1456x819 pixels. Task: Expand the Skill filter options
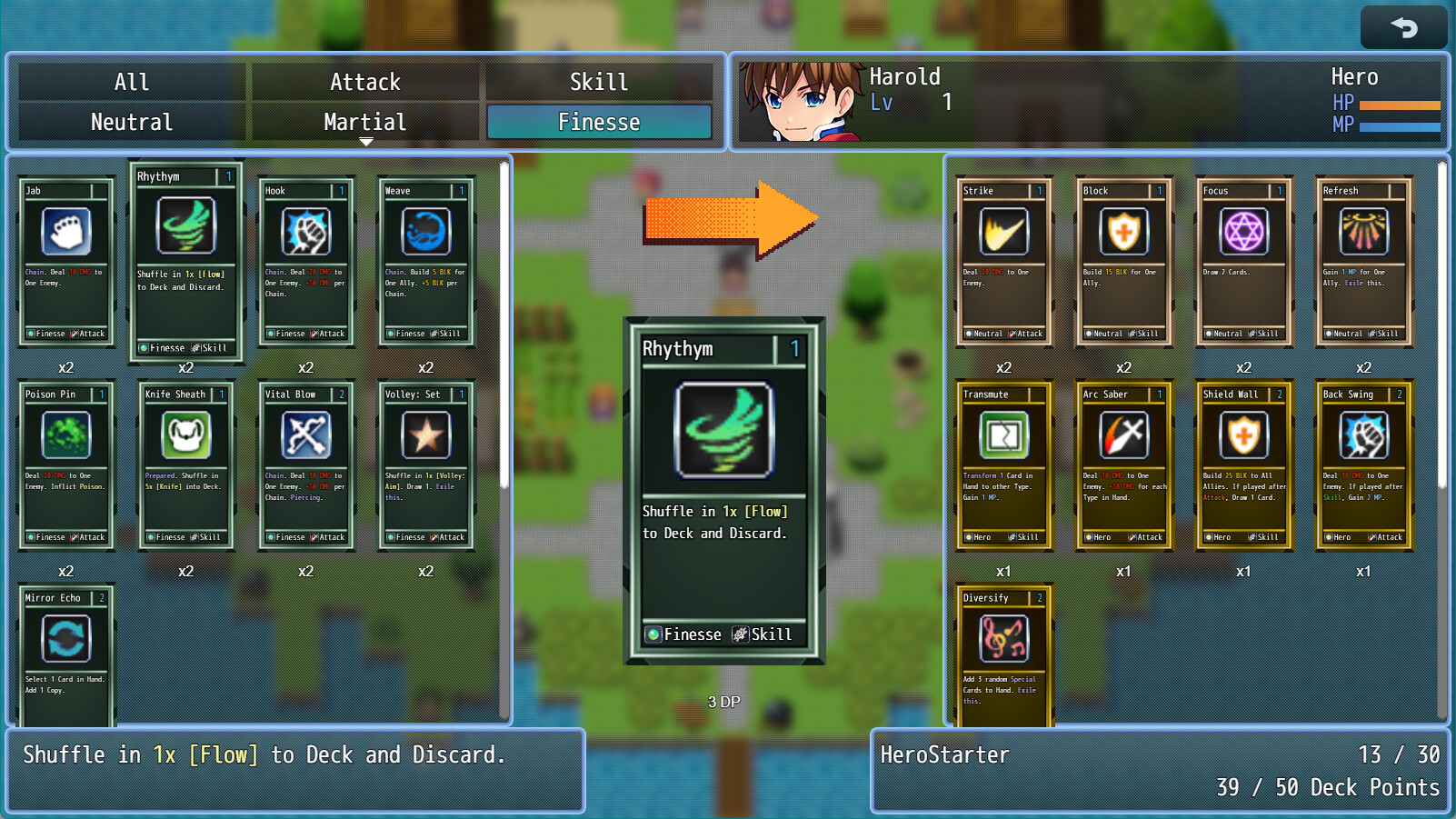(599, 82)
